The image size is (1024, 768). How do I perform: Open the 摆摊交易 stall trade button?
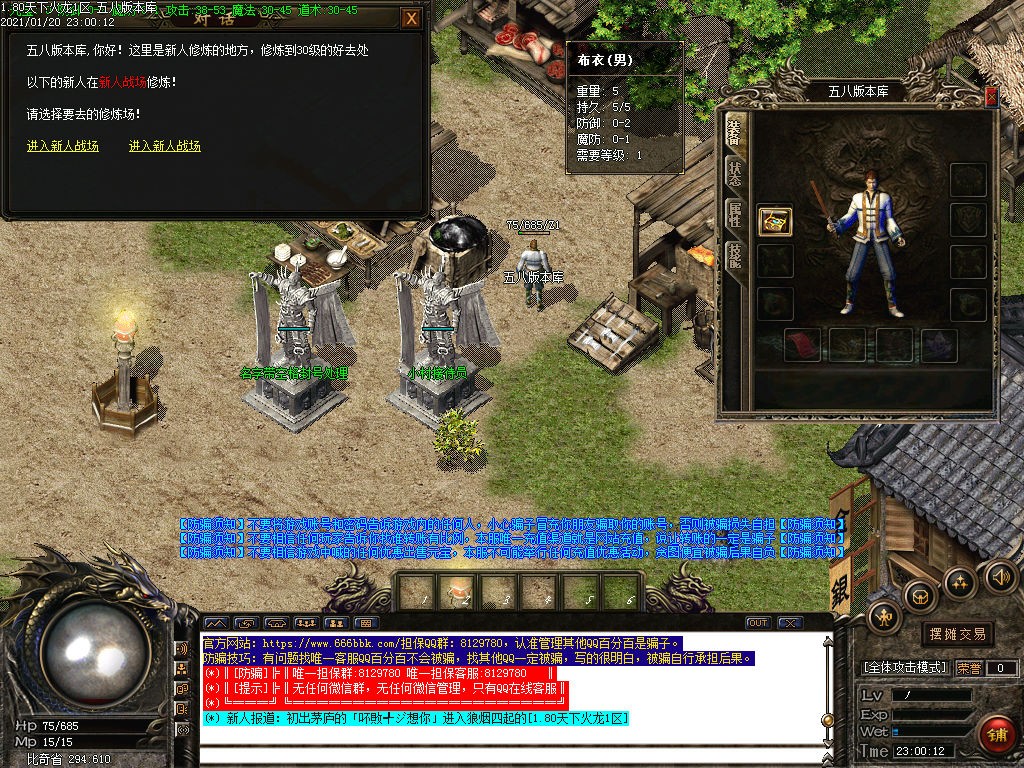click(x=957, y=634)
